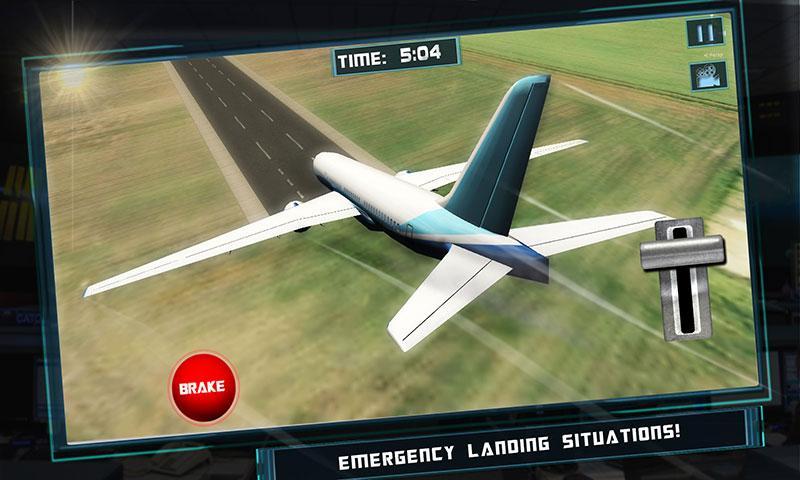This screenshot has width=800, height=480.
Task: Switch view using the camera icon
Action: (707, 76)
